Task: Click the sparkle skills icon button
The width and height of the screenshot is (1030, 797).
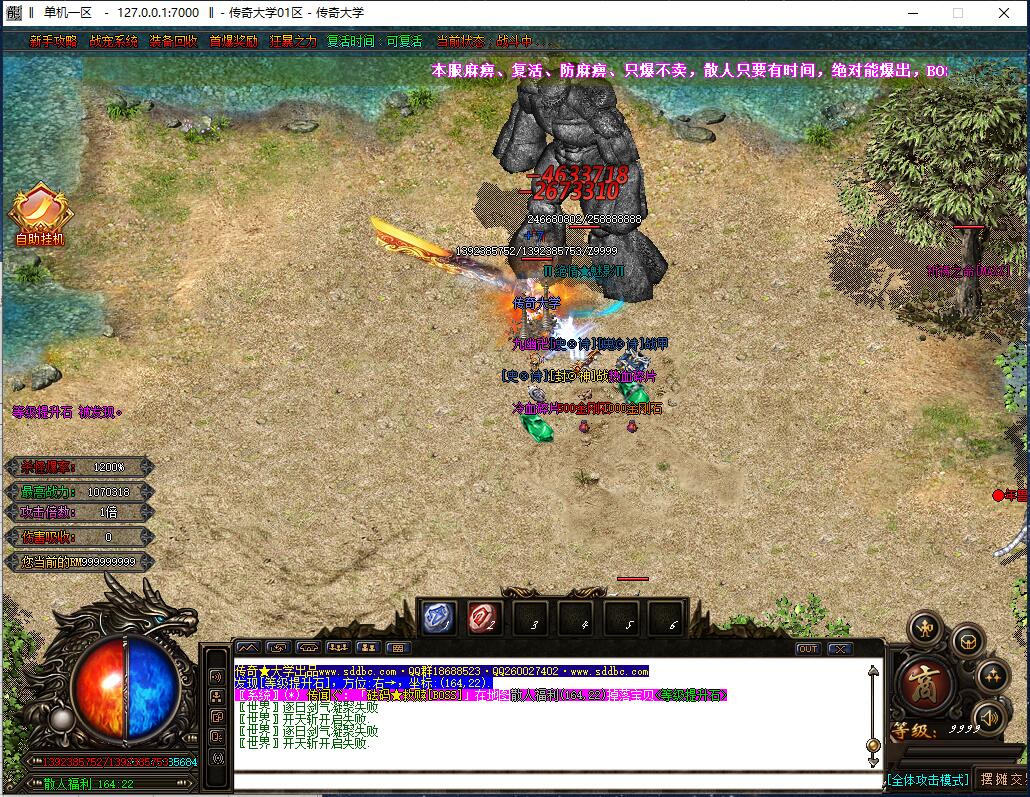Action: 992,676
